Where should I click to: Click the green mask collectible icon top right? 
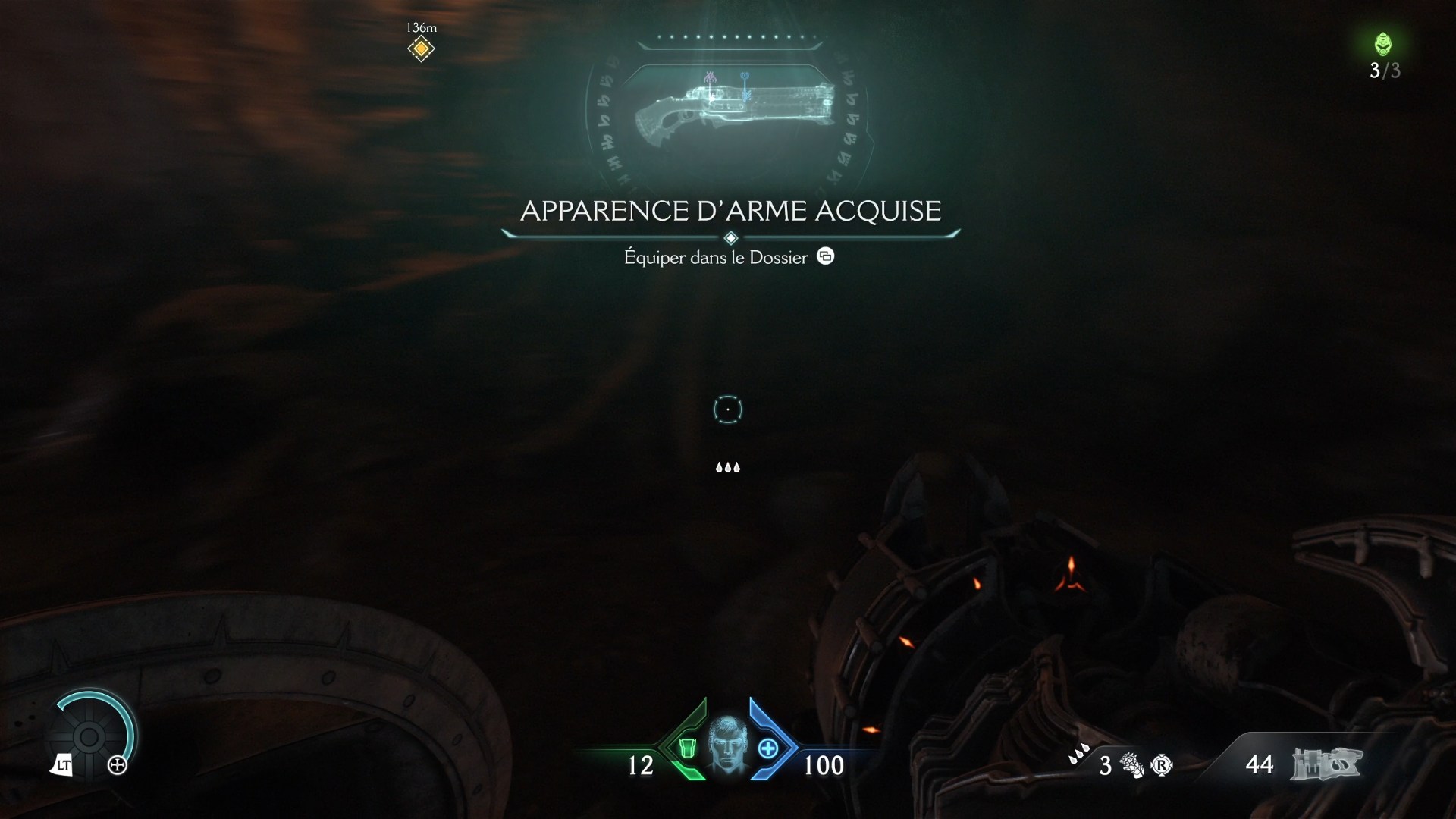pyautogui.click(x=1385, y=45)
